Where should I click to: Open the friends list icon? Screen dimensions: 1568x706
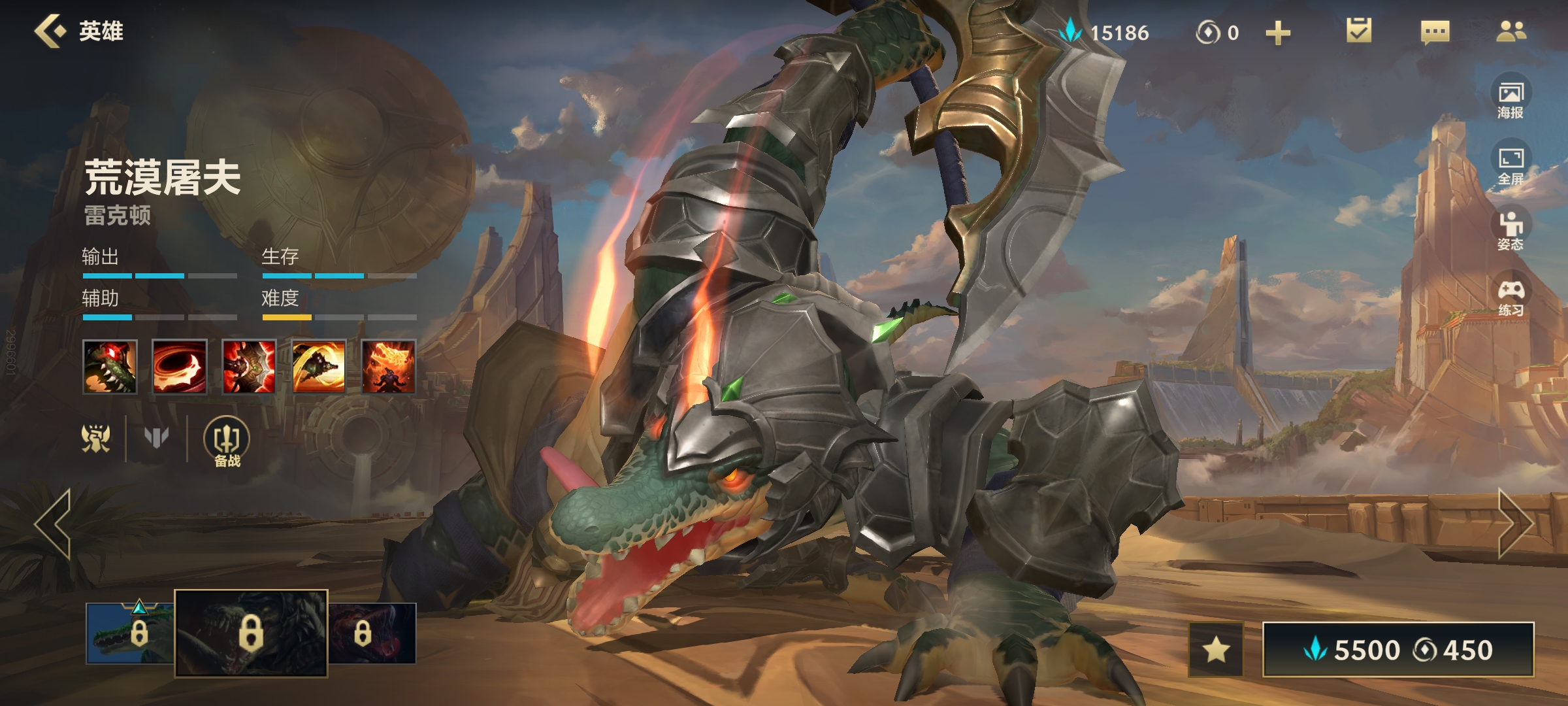coord(1511,31)
